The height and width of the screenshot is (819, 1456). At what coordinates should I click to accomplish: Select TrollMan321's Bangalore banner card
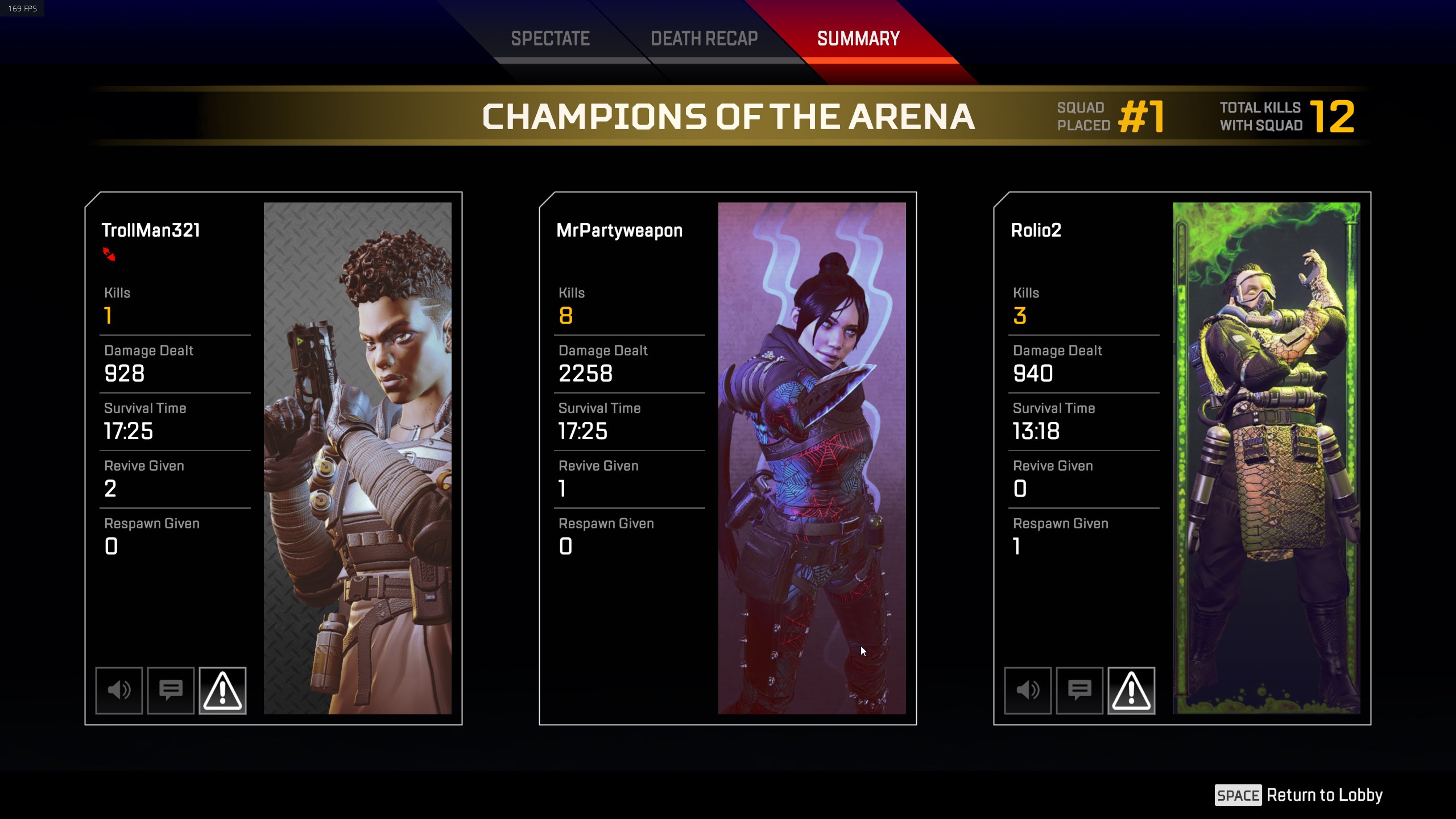tap(357, 458)
